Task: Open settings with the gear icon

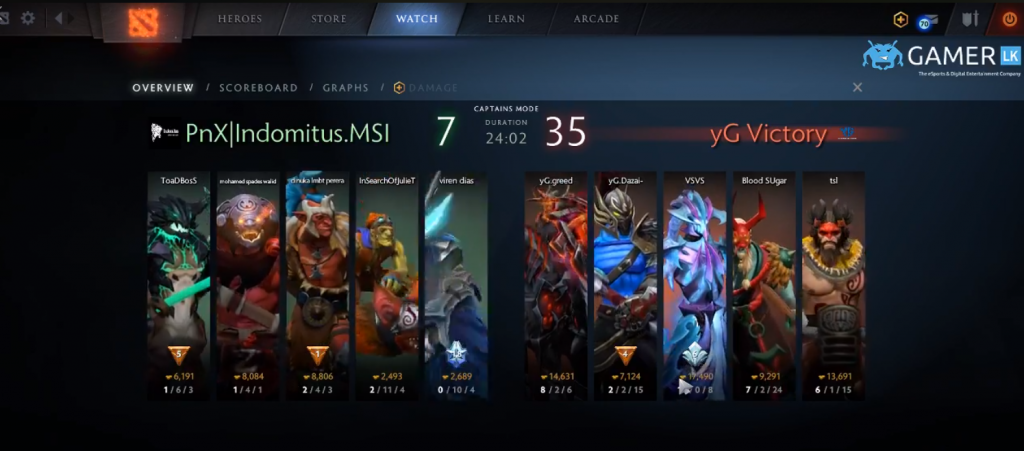Action: point(28,18)
